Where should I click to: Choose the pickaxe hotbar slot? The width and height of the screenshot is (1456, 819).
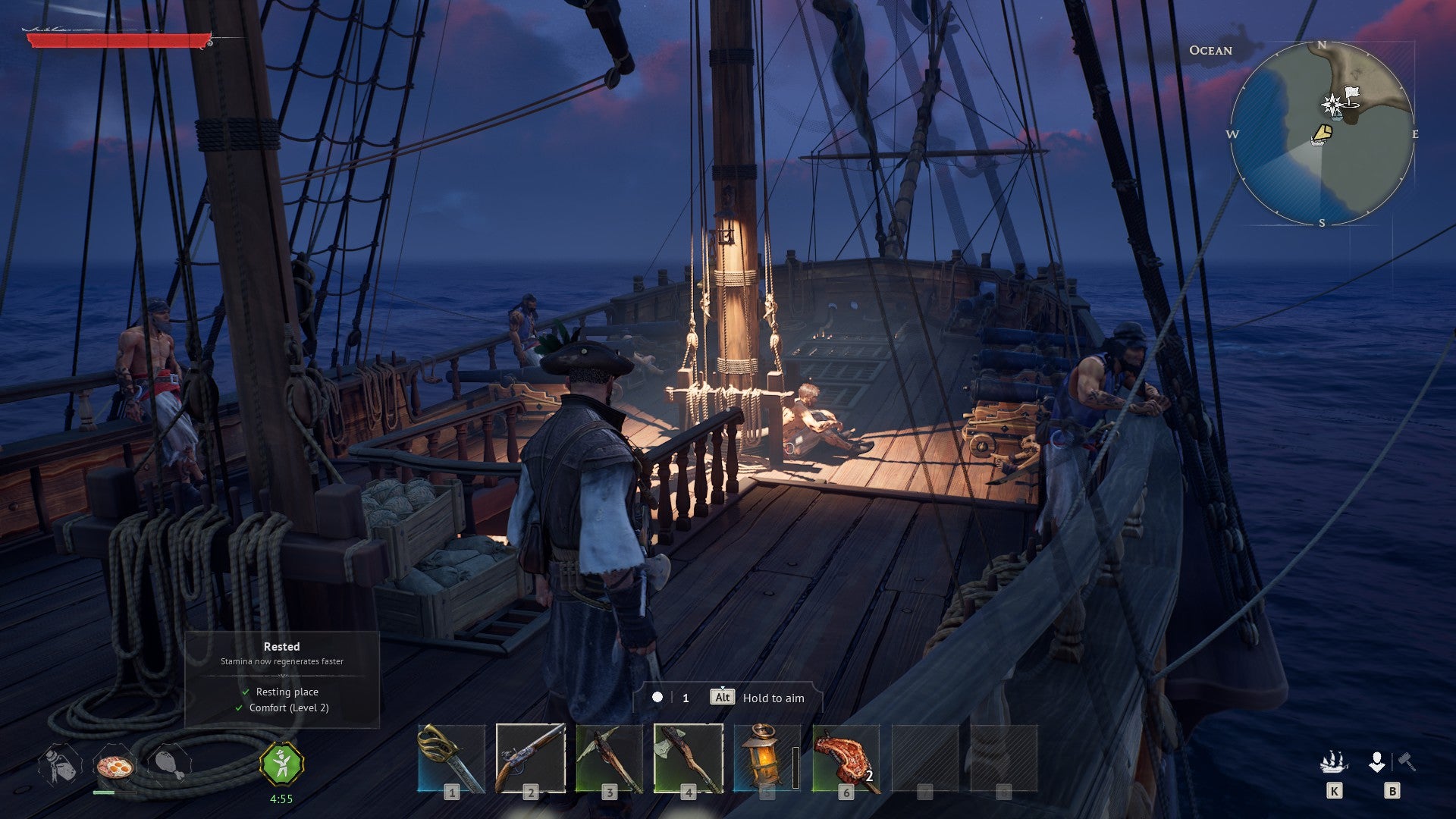coord(609,758)
